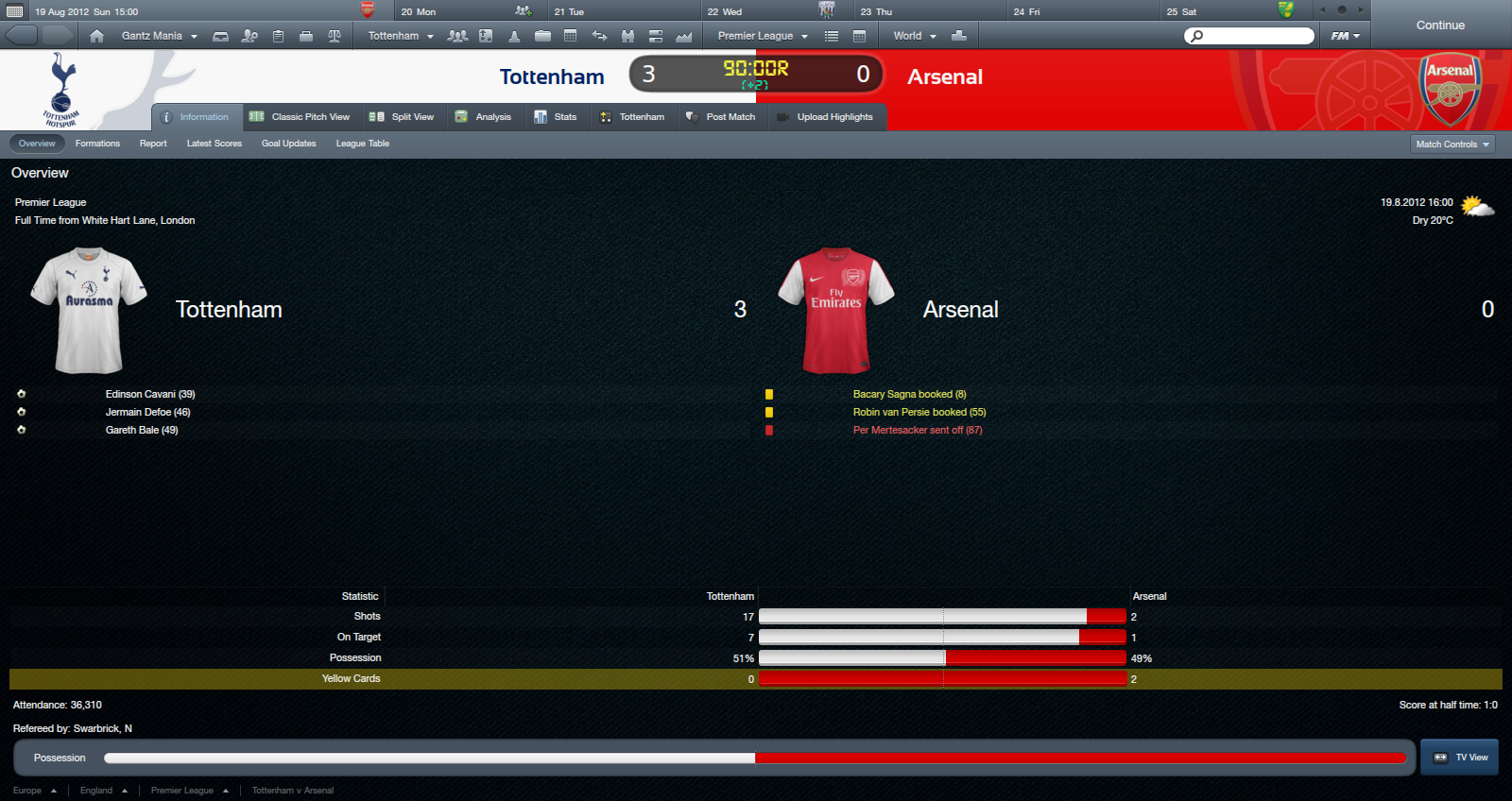Open the Classic Pitch View tab

coord(300,117)
